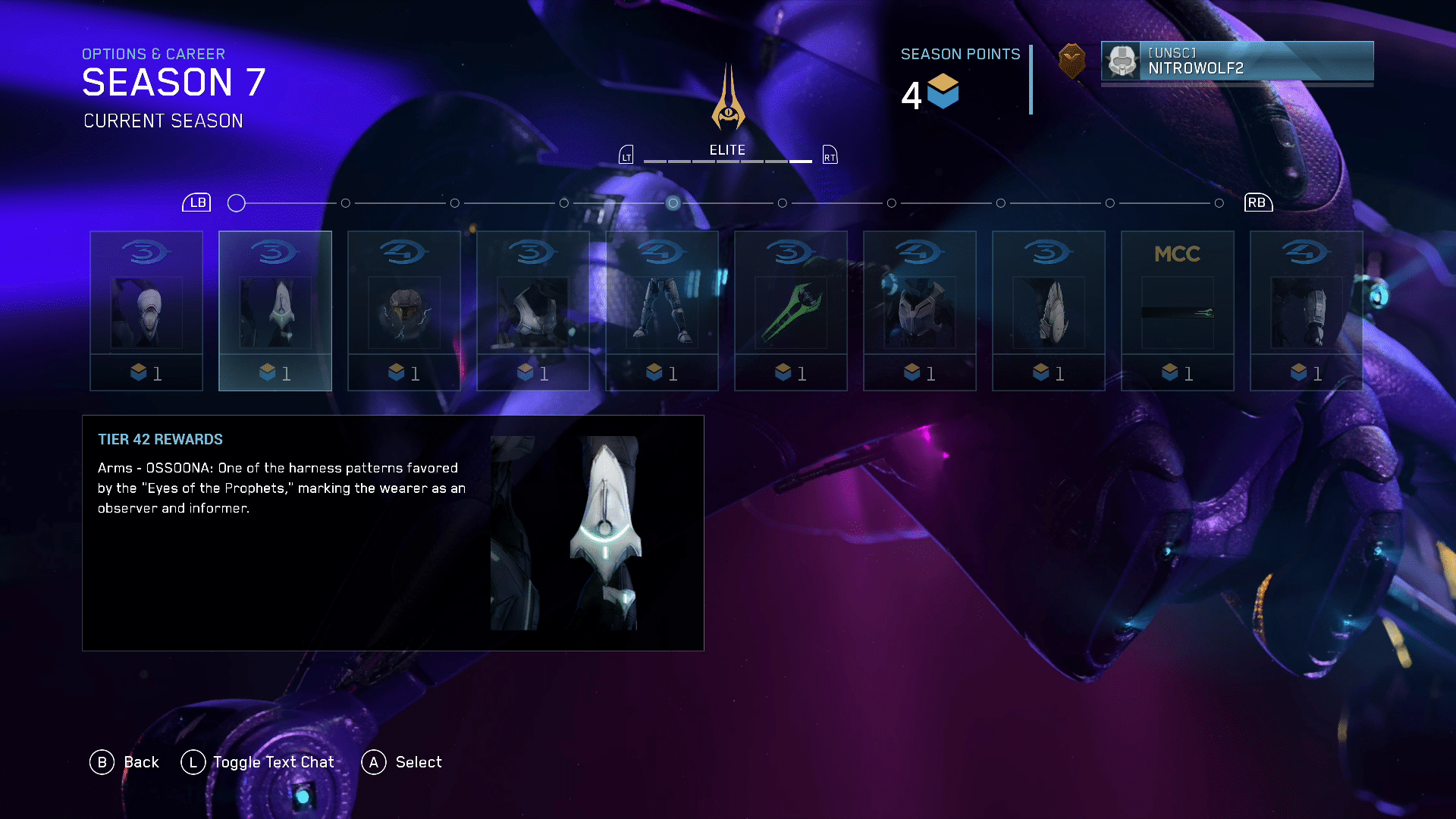Screen dimensions: 1456x819
Task: Open the NITROWOLF2 player nameplate
Action: coord(1237,61)
